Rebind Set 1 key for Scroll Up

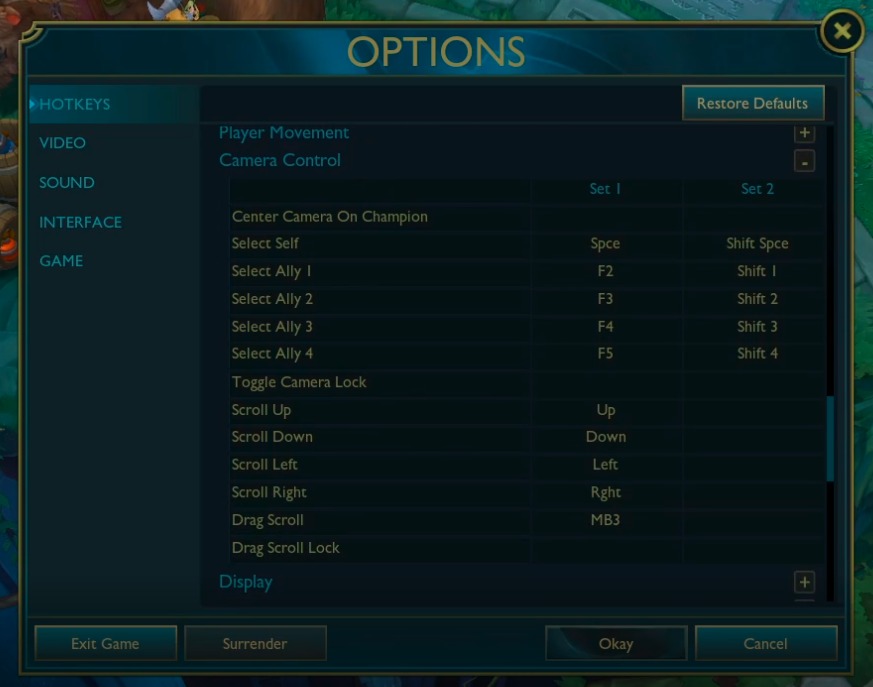(605, 410)
